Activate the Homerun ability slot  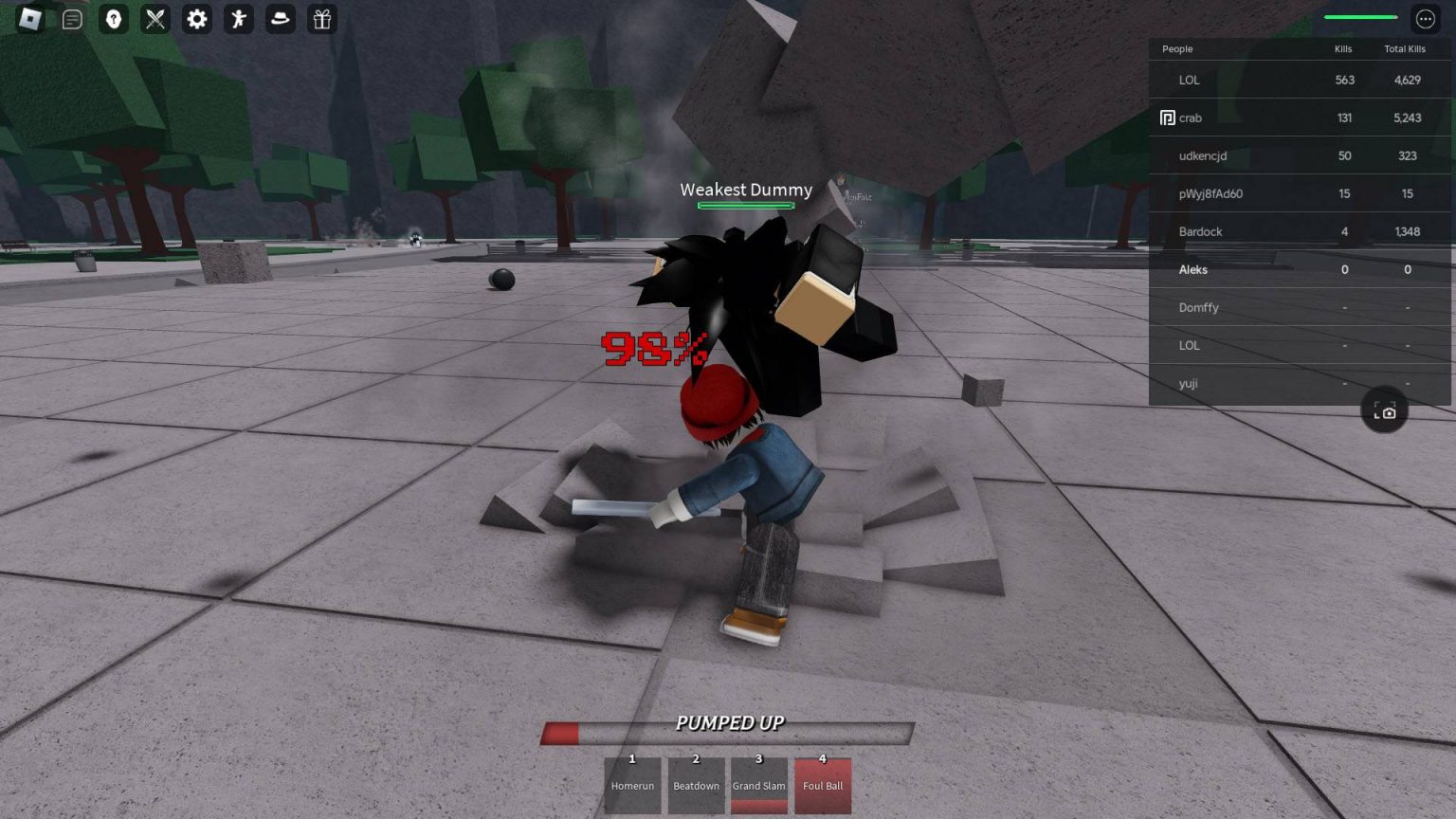632,785
